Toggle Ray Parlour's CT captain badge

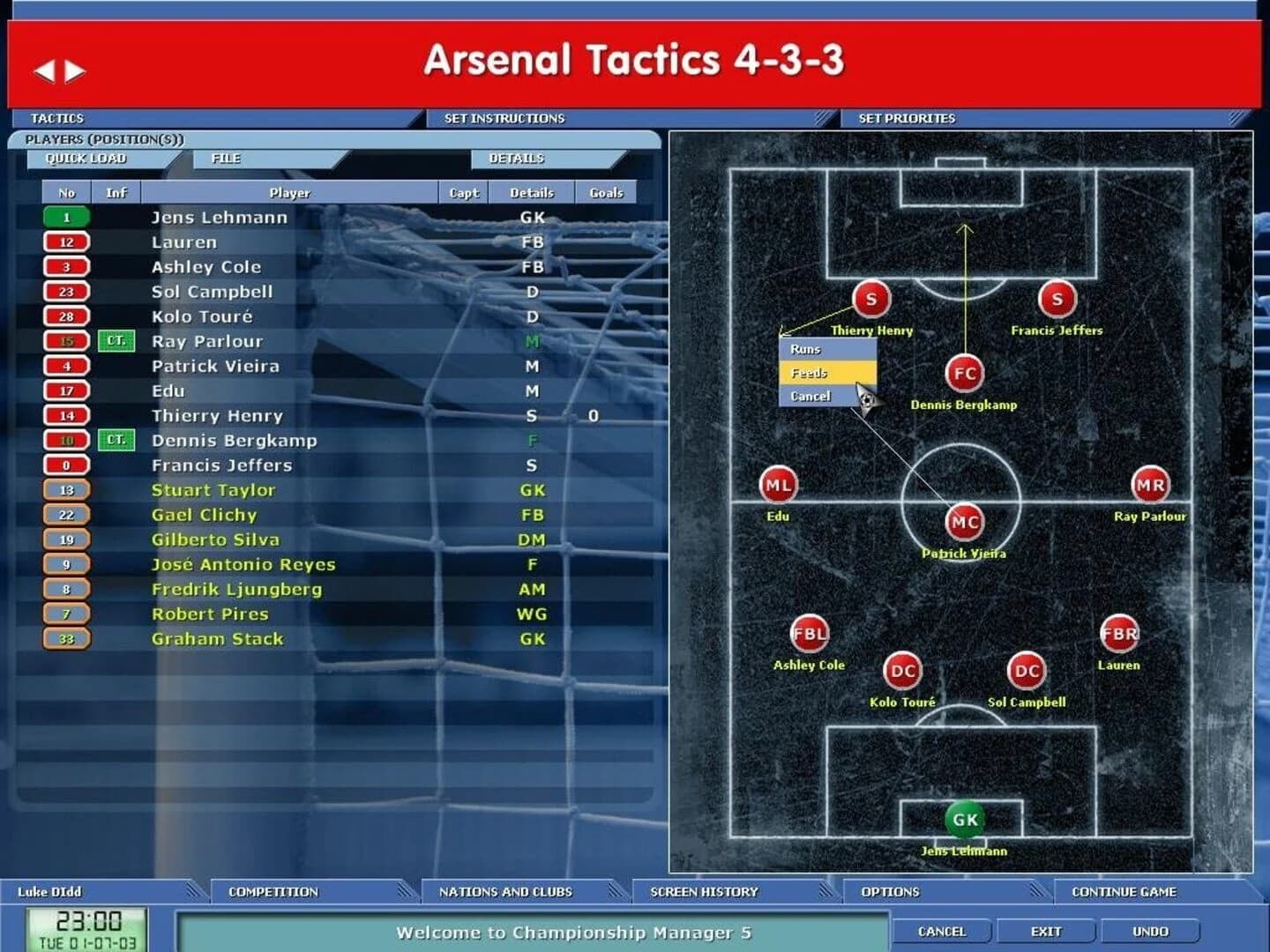[x=115, y=341]
